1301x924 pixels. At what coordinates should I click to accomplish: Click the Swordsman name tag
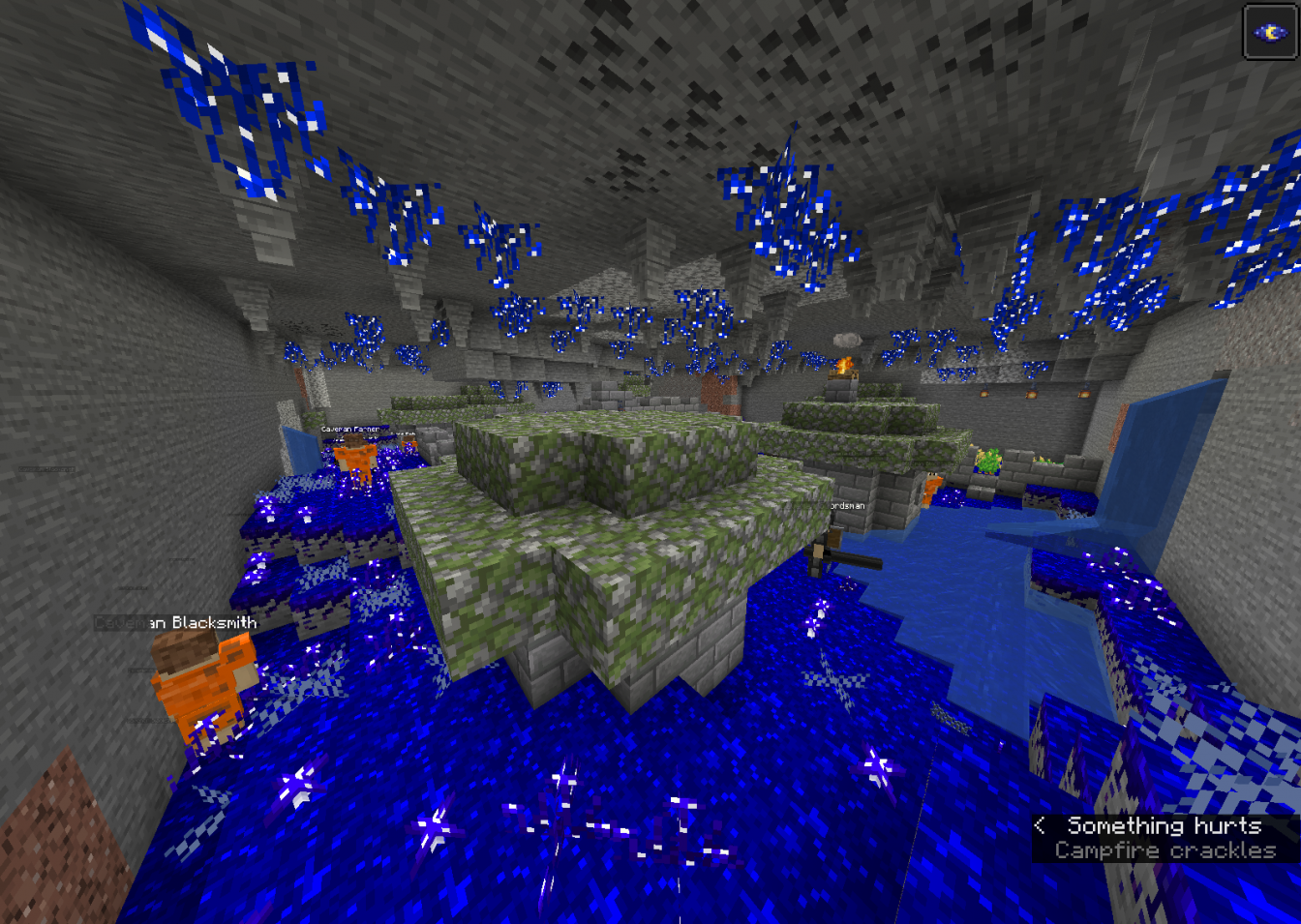(x=848, y=504)
